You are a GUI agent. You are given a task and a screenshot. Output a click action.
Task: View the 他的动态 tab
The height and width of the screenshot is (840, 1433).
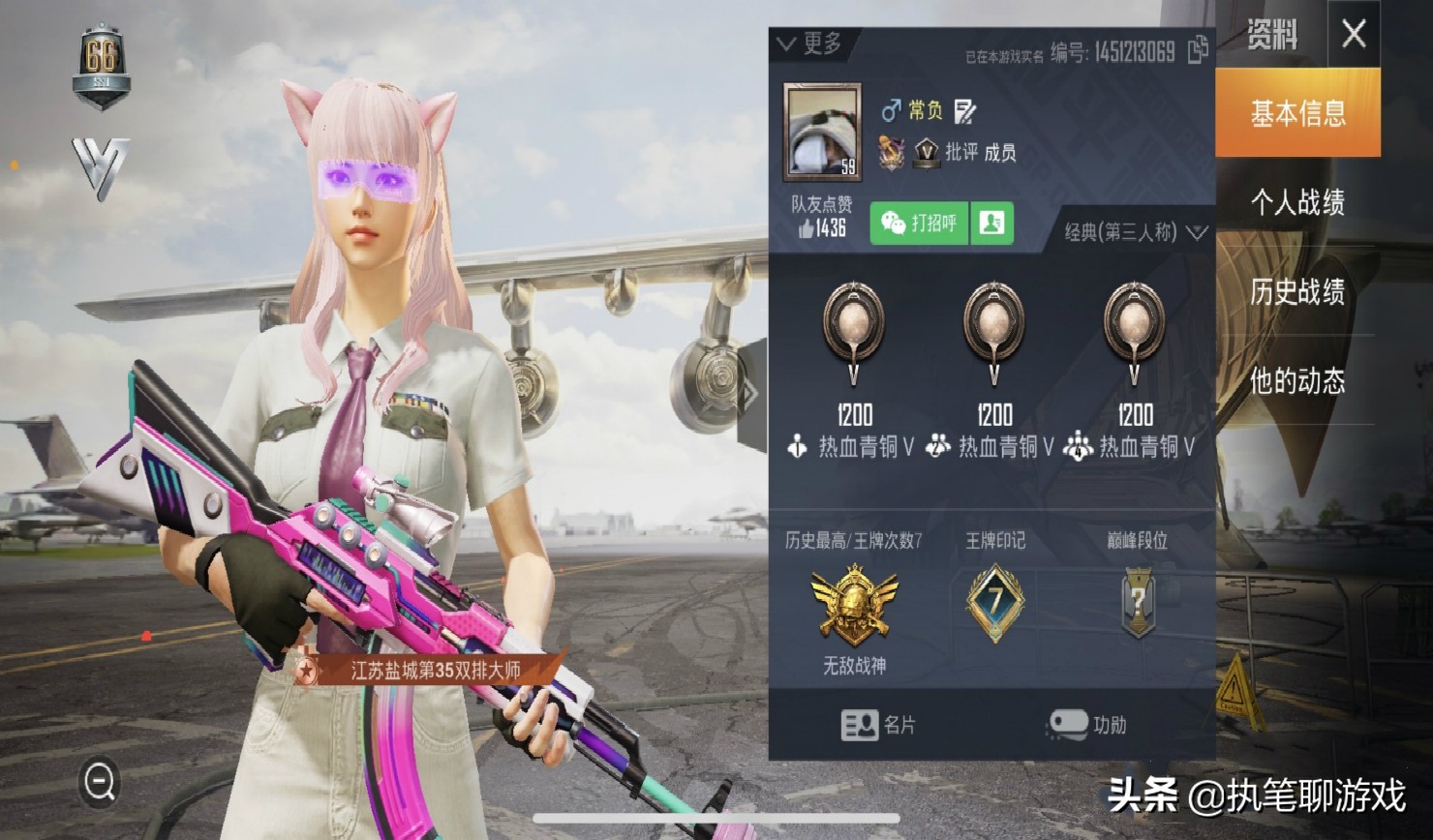pos(1297,380)
